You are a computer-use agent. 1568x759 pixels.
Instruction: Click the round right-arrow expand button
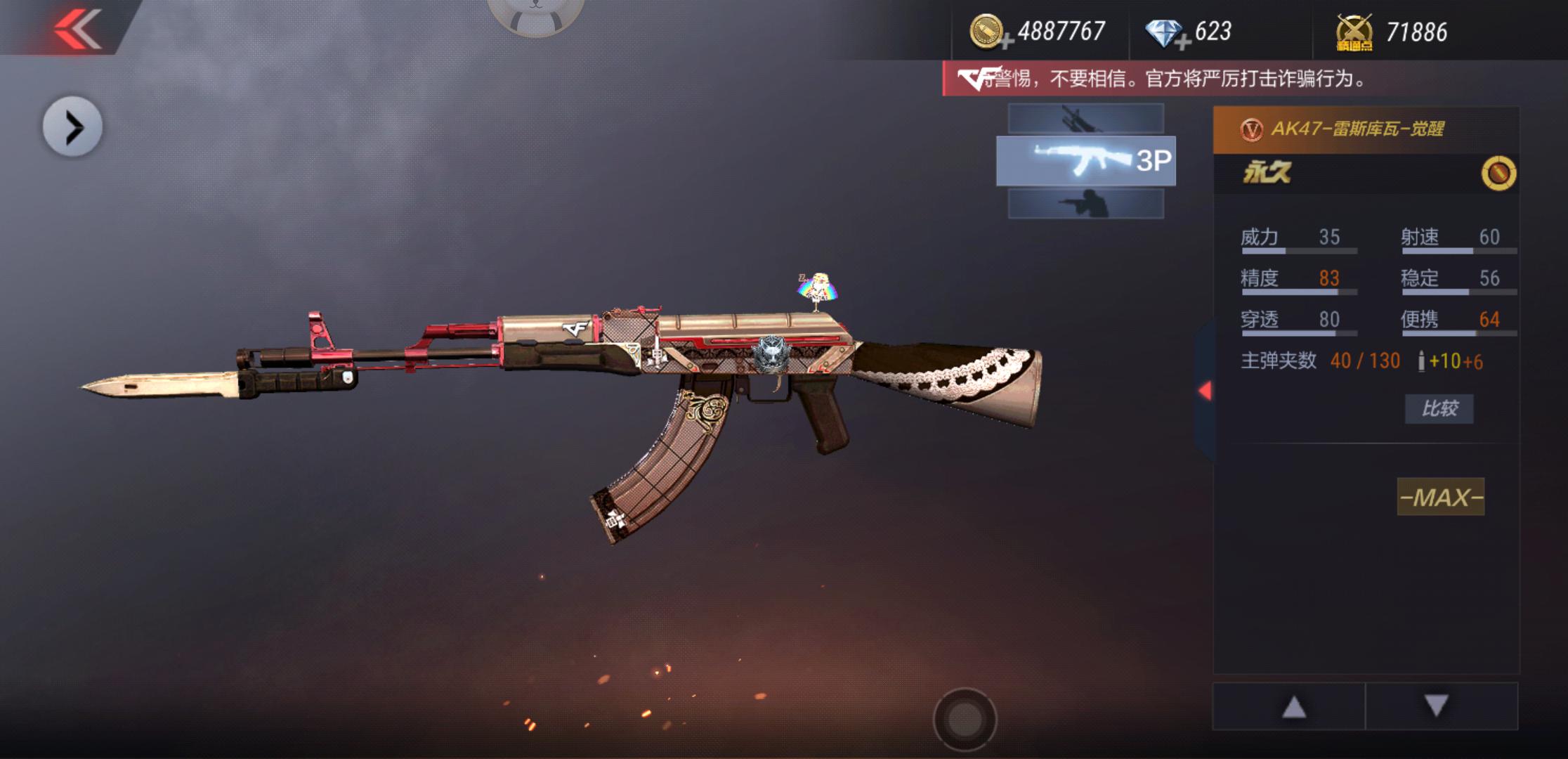[72, 127]
